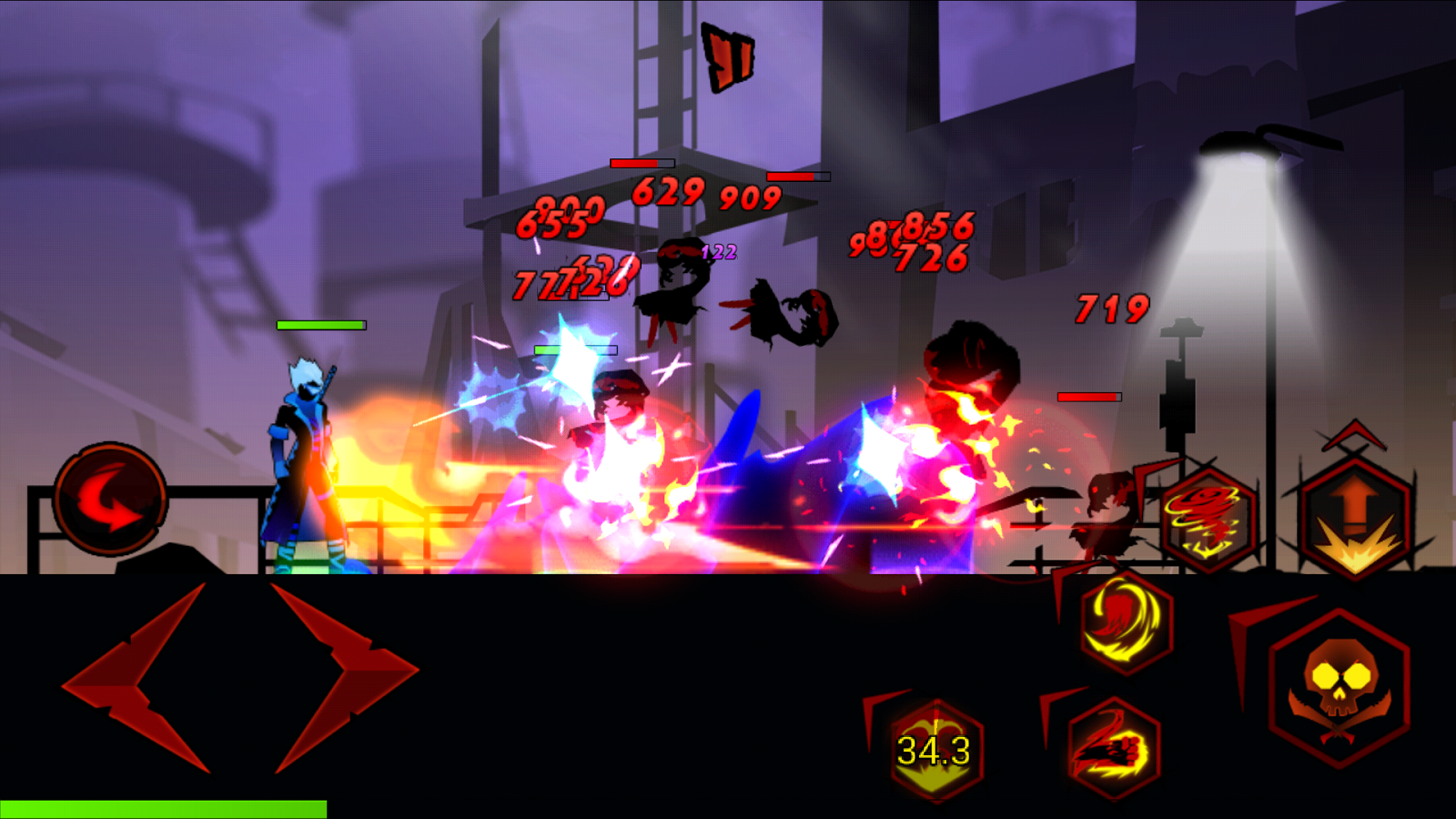Select the skill on cooldown showing 34.3
The height and width of the screenshot is (819, 1456).
tap(935, 750)
